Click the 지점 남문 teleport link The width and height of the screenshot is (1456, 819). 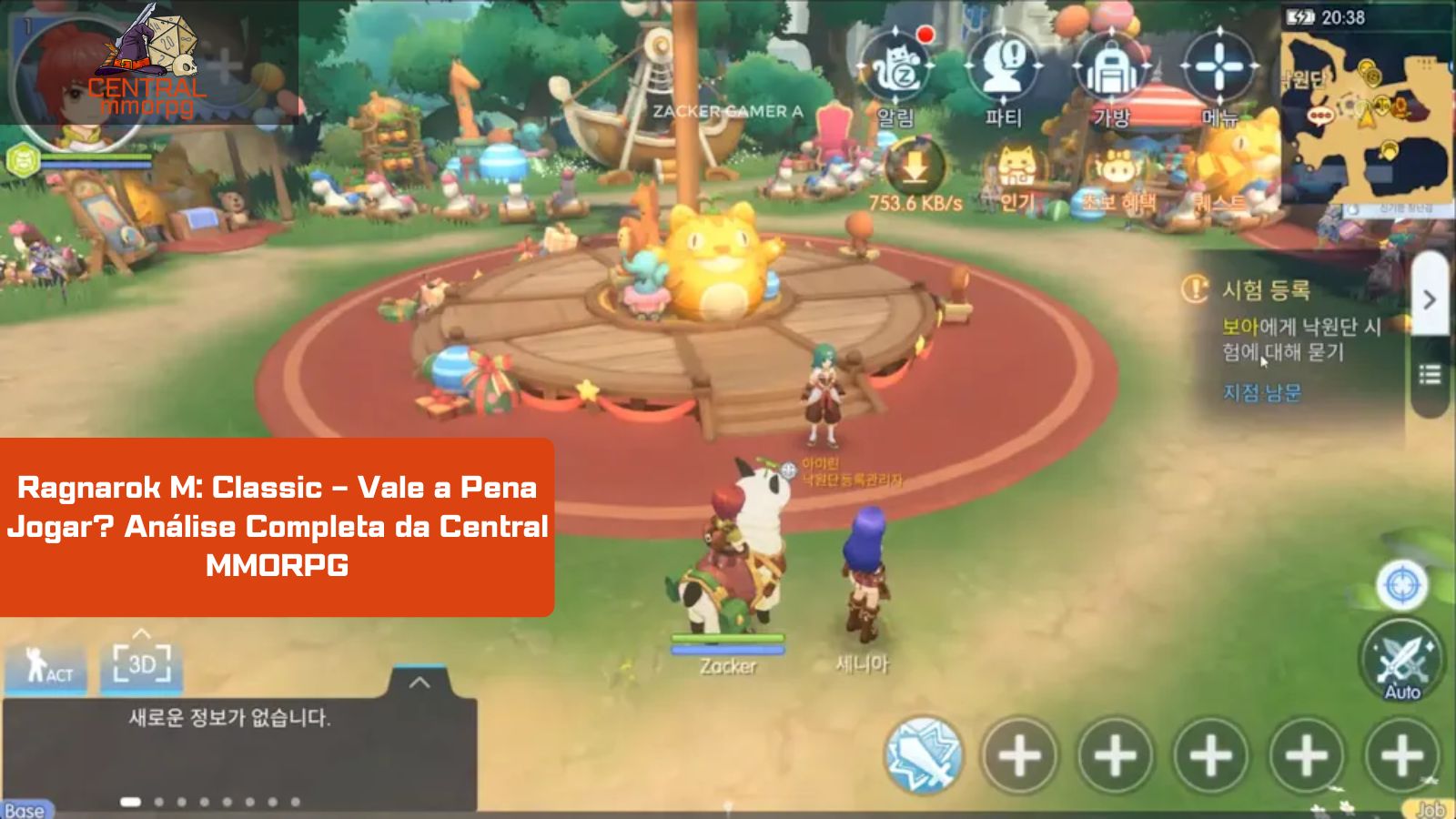(1263, 393)
